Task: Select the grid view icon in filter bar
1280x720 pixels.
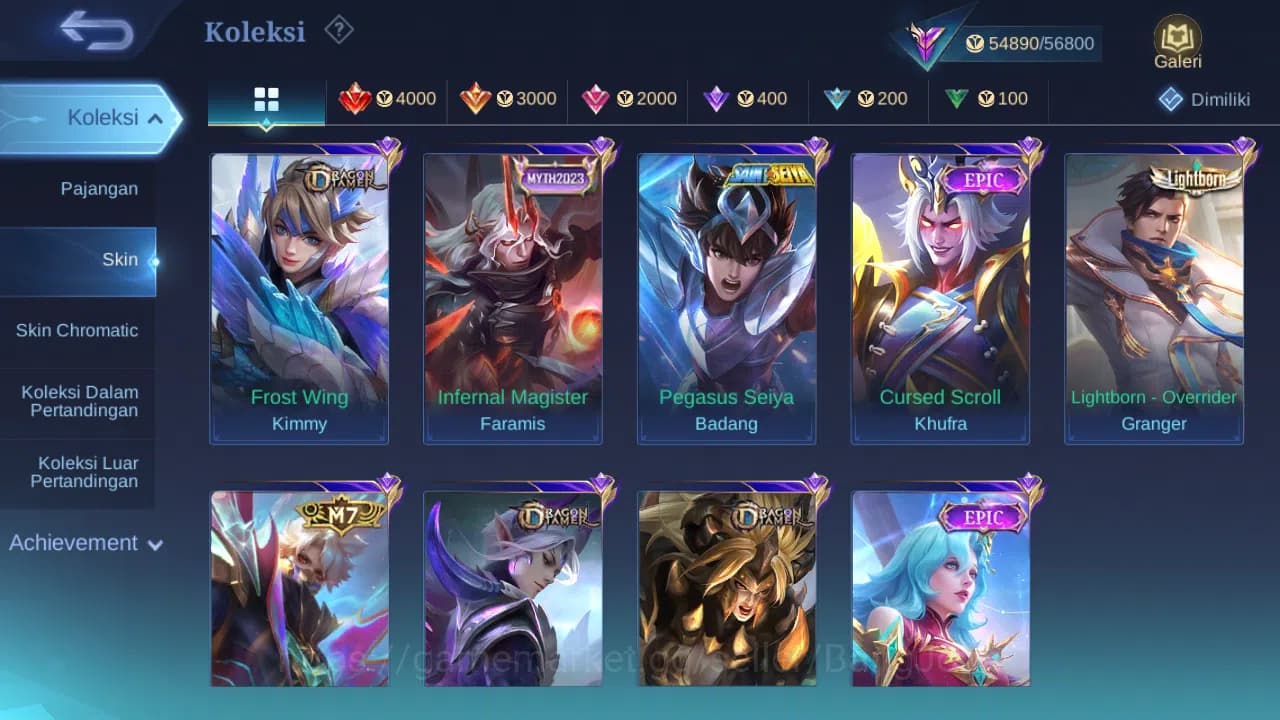Action: pyautogui.click(x=265, y=99)
